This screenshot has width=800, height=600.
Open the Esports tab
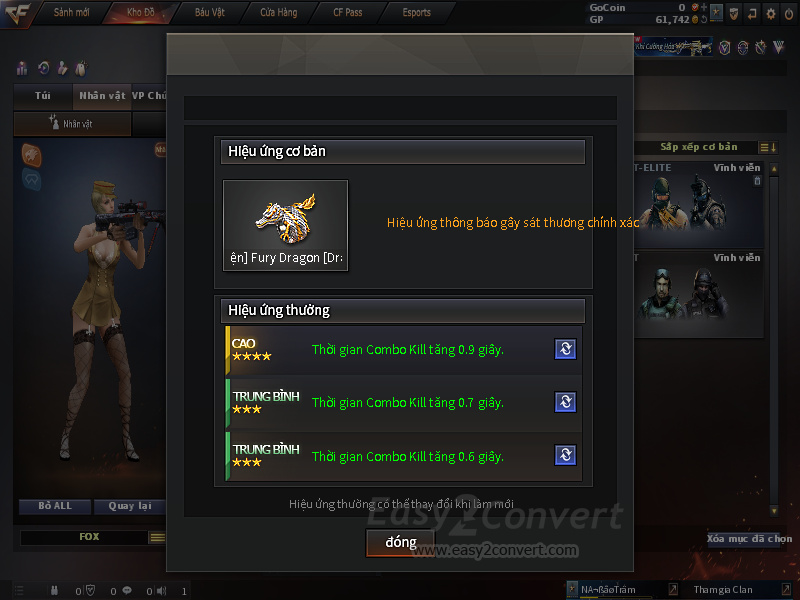click(x=416, y=13)
